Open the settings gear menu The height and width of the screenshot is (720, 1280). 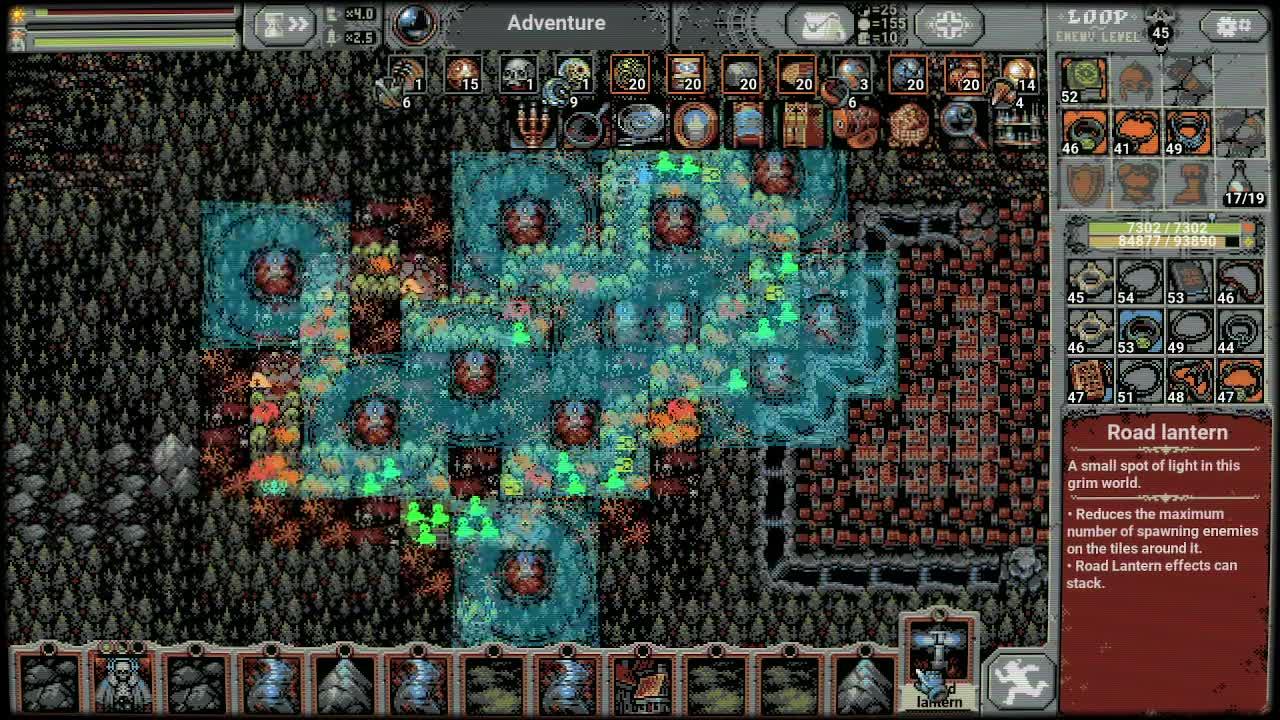[x=1233, y=26]
